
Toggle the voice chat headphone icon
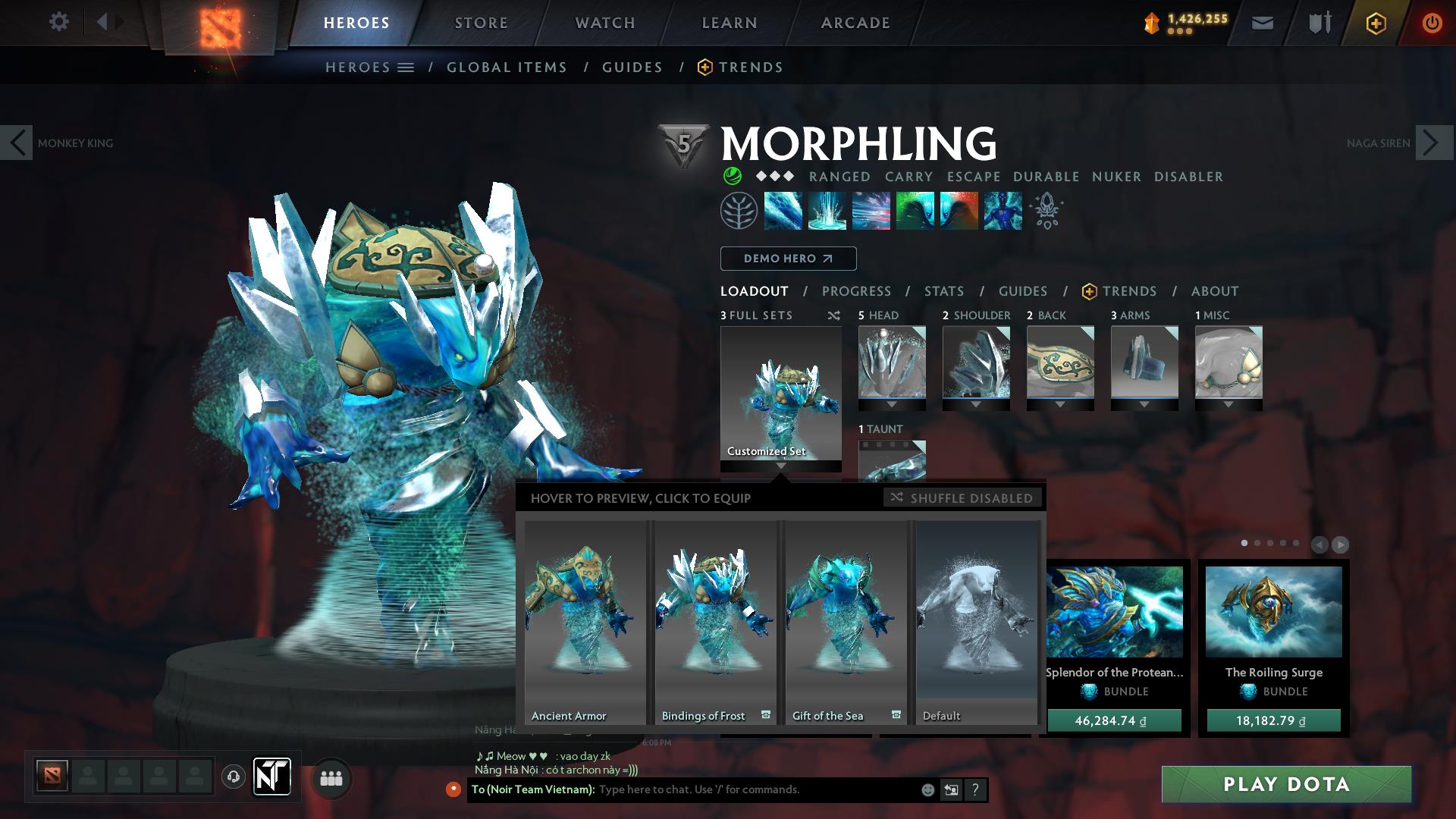tap(232, 778)
